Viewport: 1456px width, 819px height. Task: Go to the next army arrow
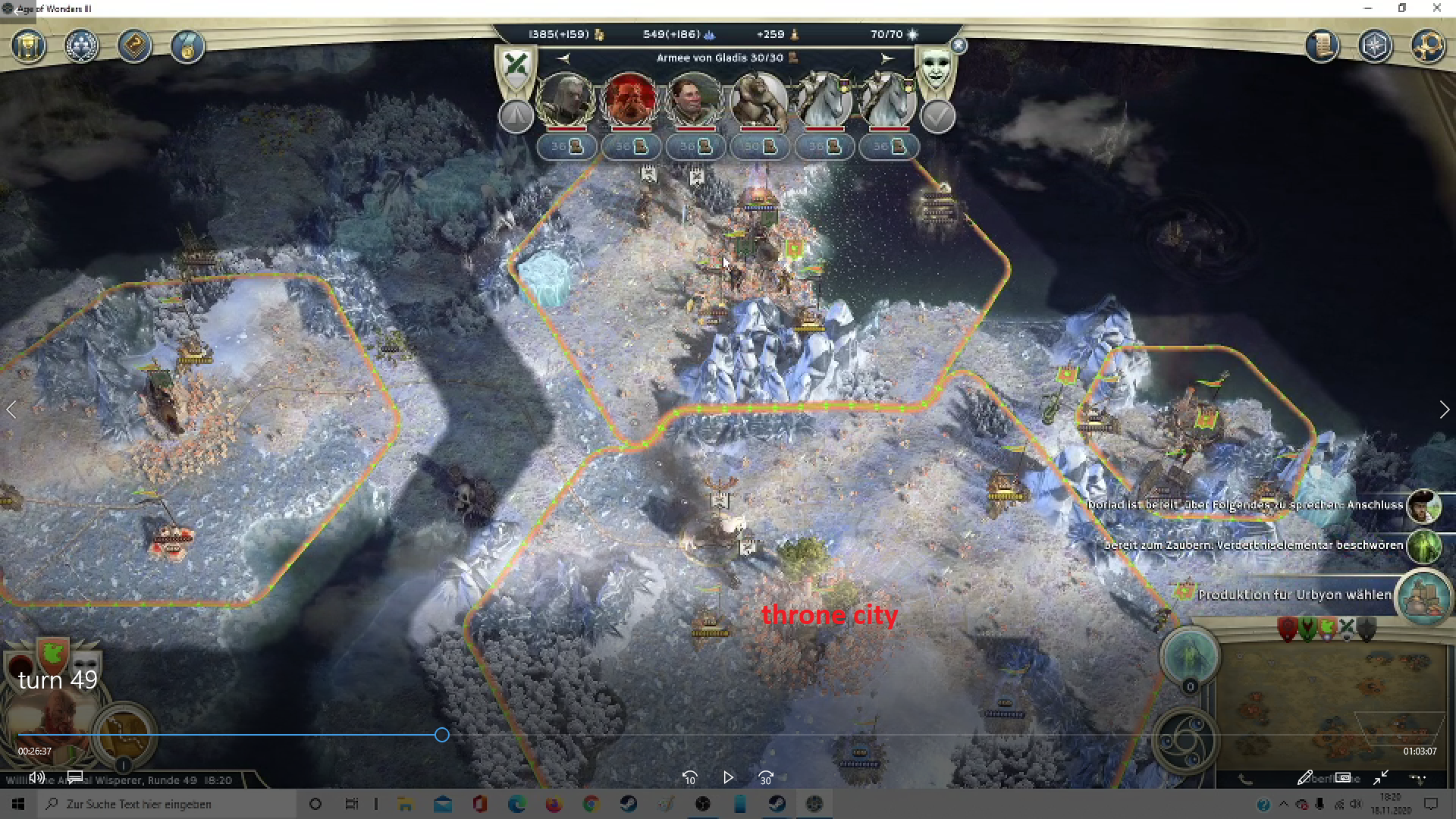coord(886,58)
